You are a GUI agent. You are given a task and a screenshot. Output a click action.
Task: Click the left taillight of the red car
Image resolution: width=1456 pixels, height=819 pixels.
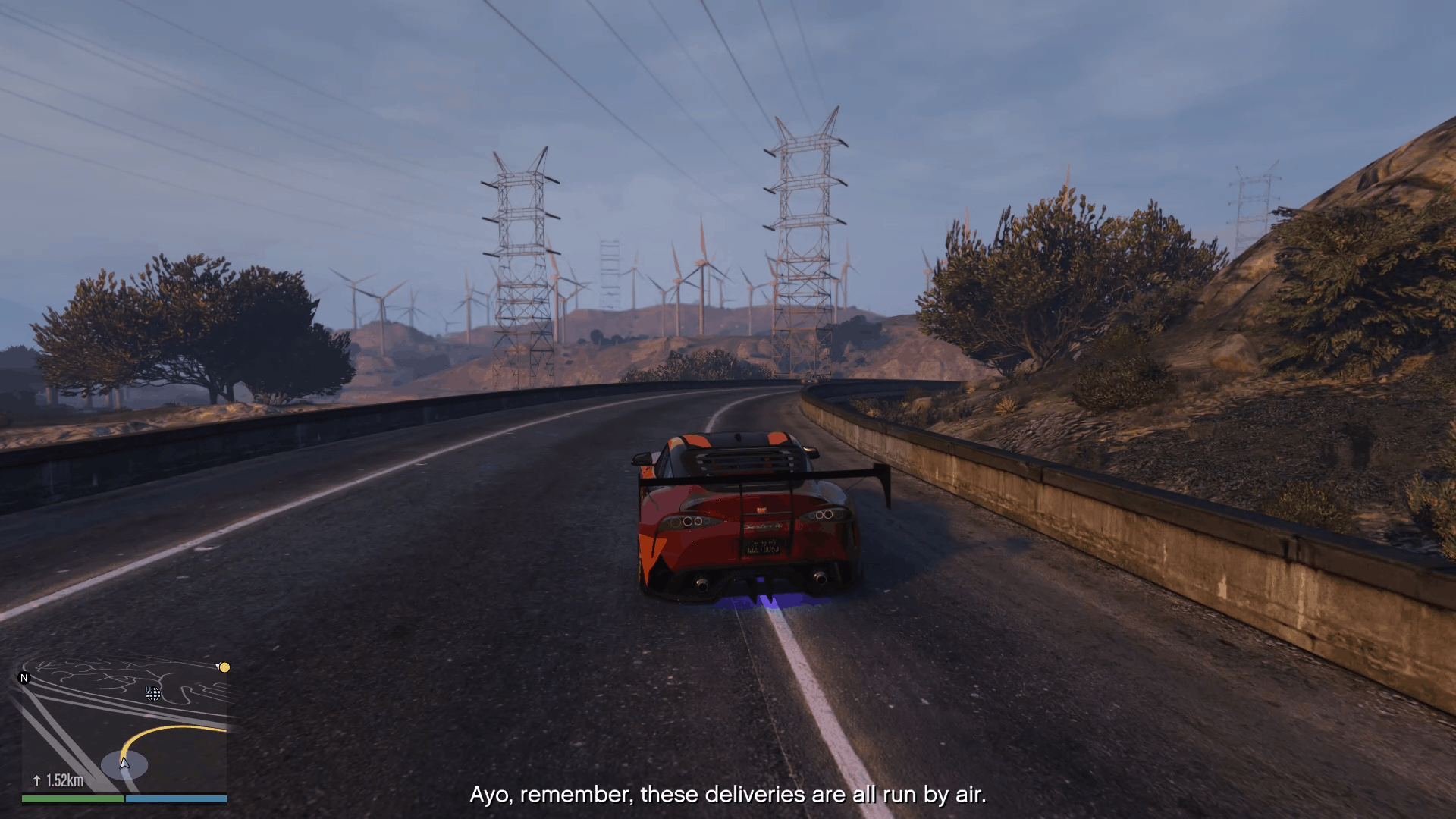(x=688, y=522)
